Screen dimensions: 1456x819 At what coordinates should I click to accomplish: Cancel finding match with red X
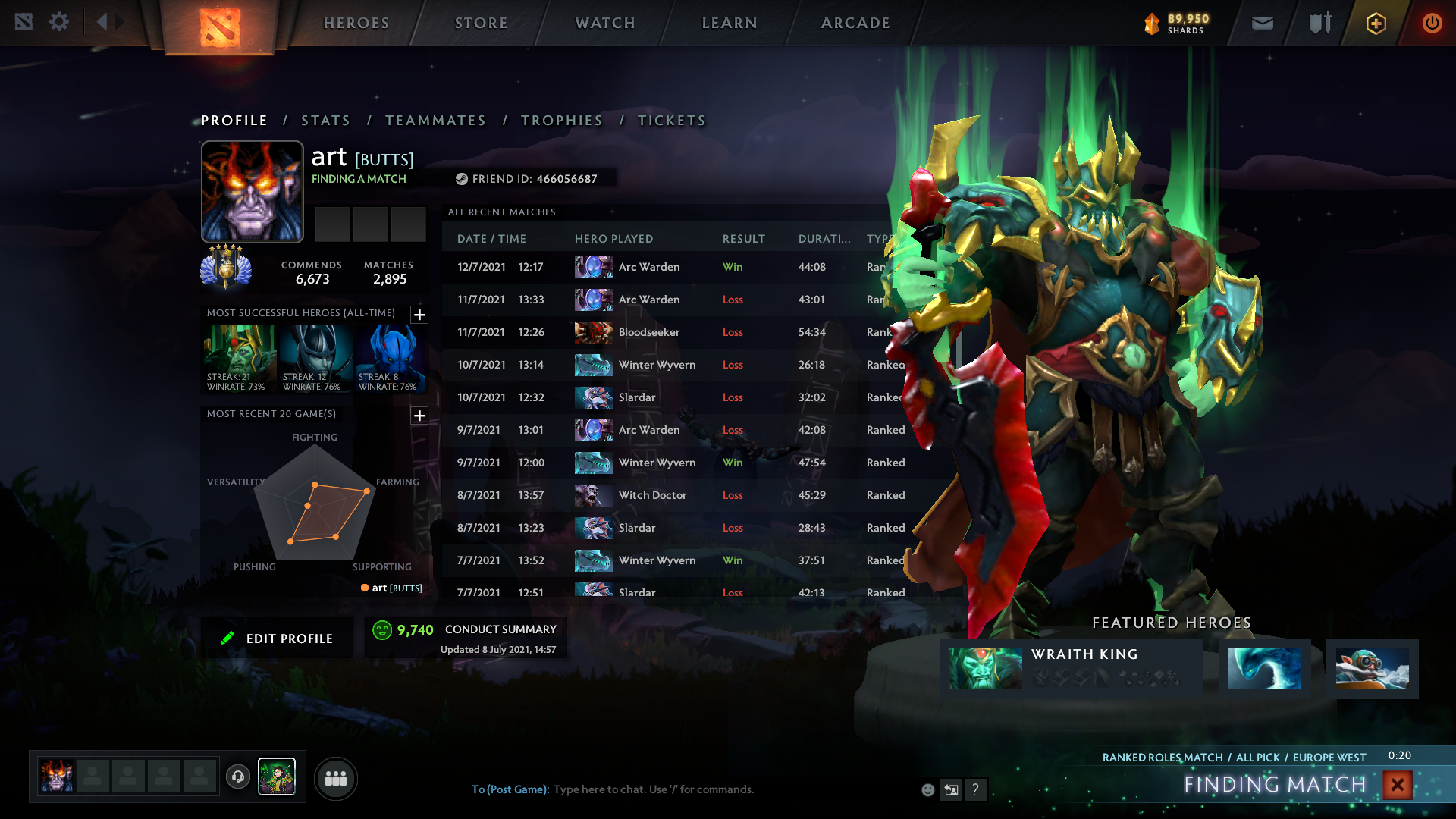point(1397,785)
